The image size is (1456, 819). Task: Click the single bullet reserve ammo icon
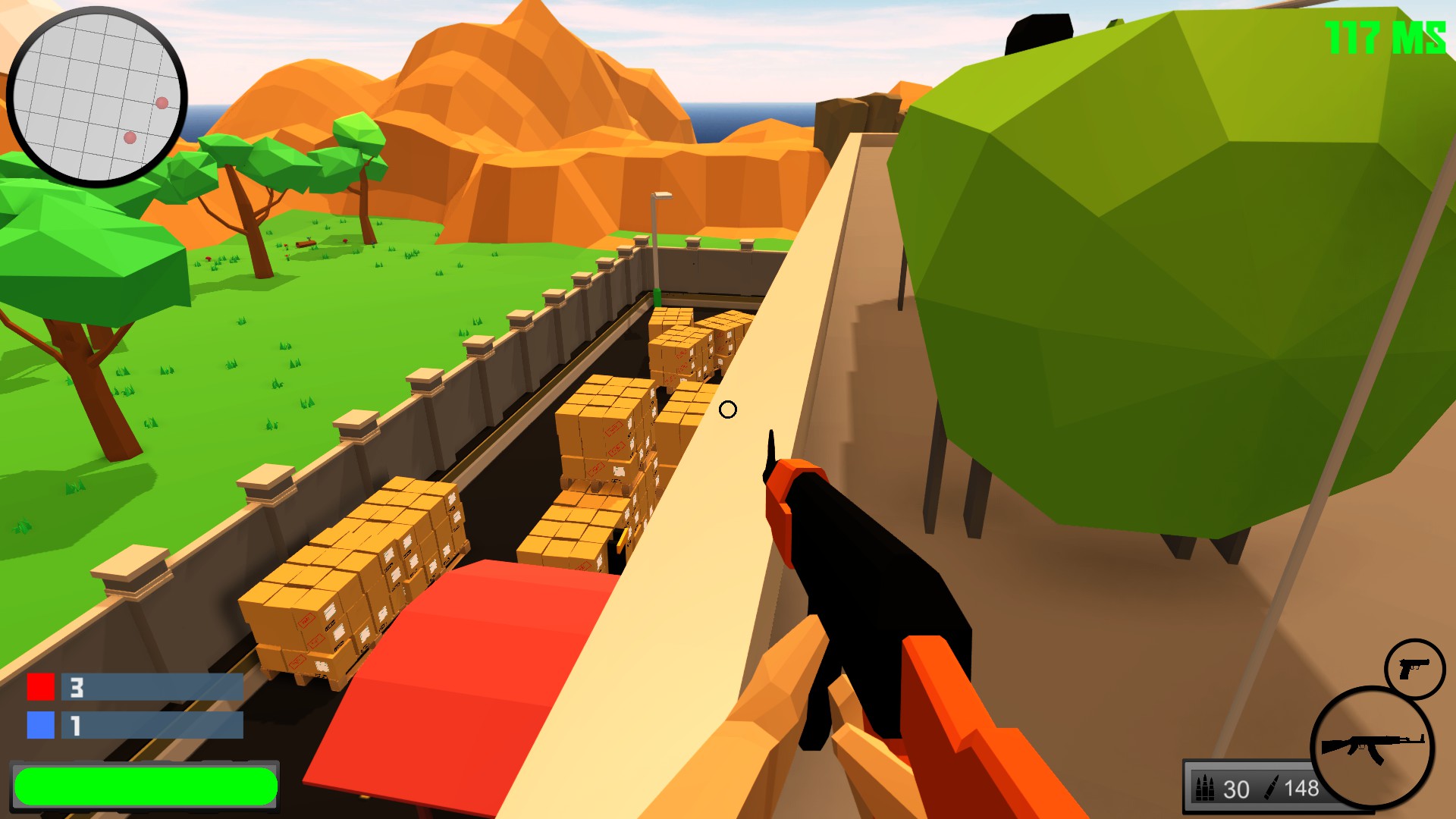(x=1272, y=786)
